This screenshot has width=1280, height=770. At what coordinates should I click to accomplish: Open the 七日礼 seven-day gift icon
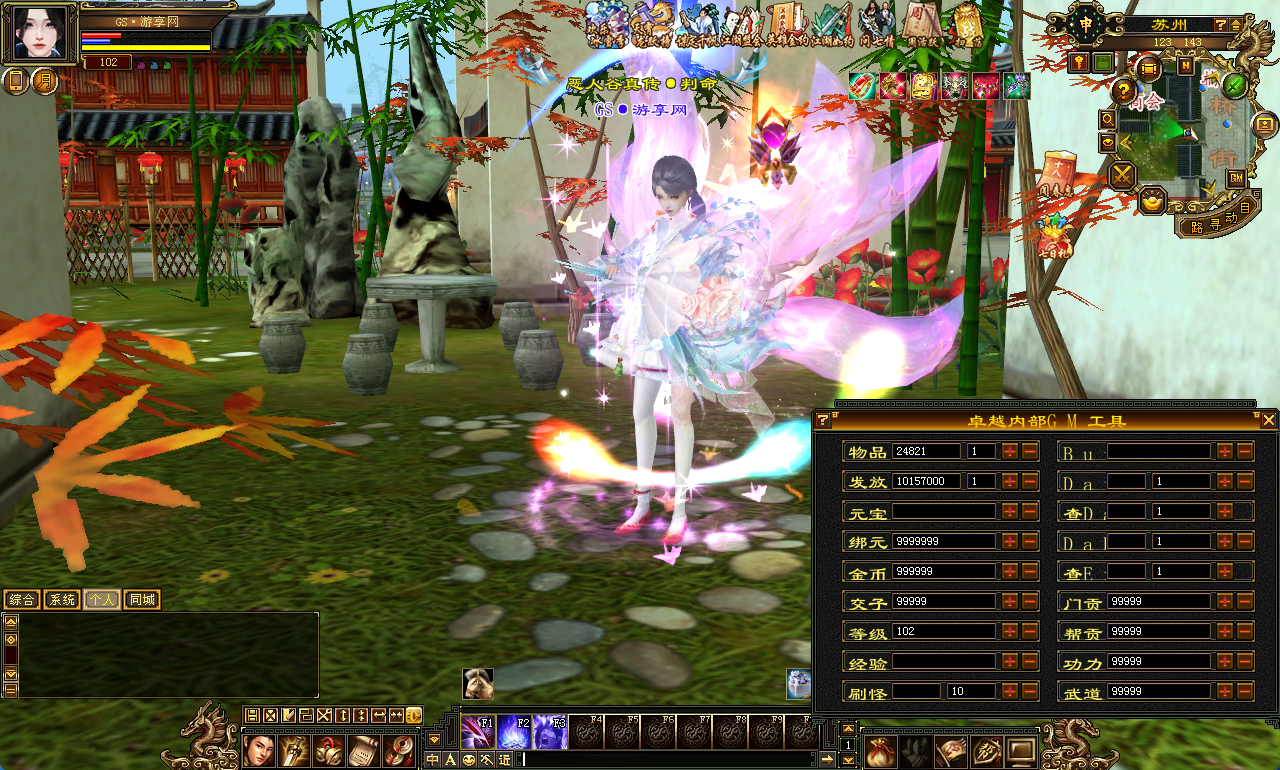coord(1053,237)
